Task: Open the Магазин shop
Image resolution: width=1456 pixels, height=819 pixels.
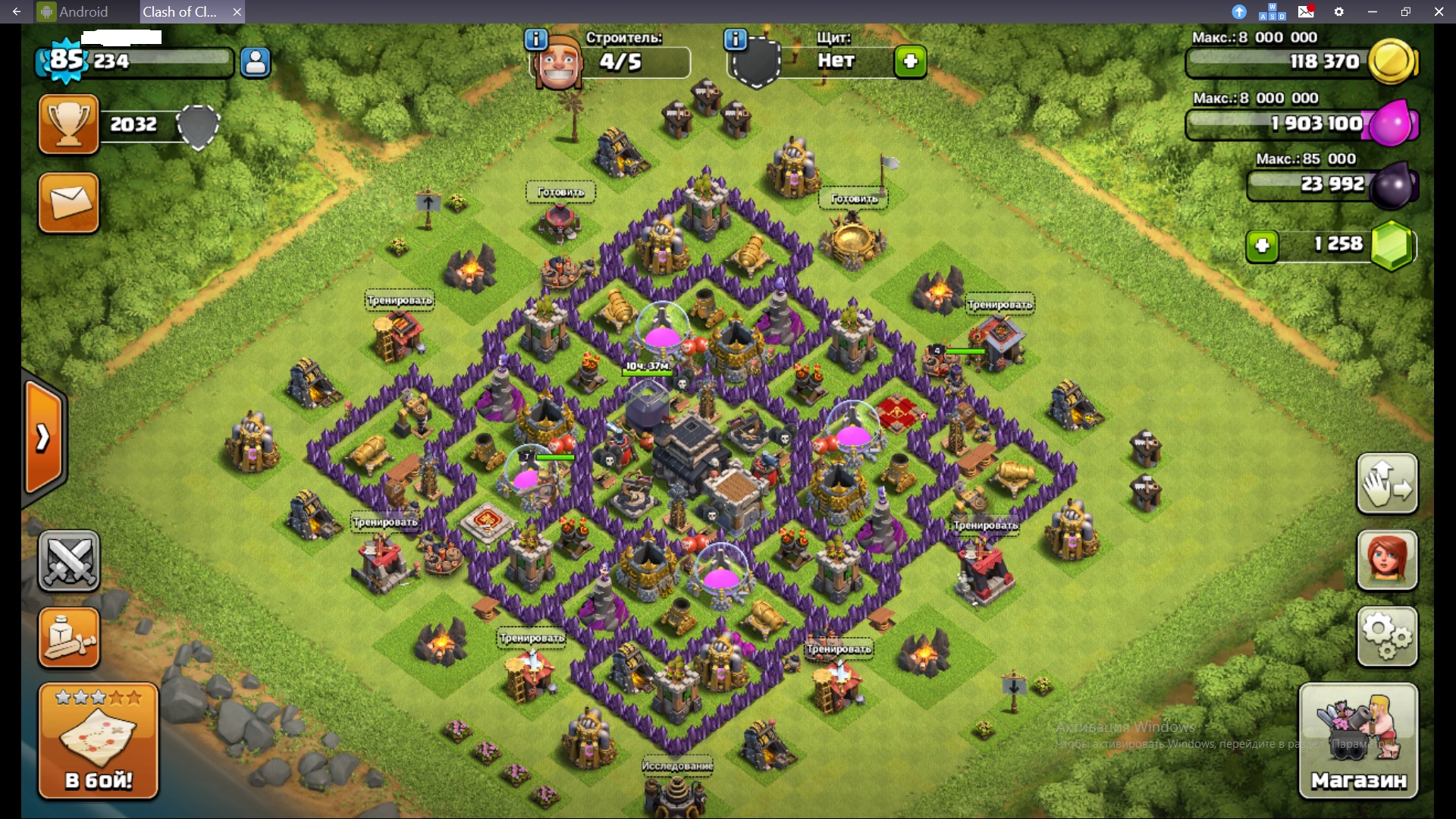Action: pyautogui.click(x=1358, y=741)
